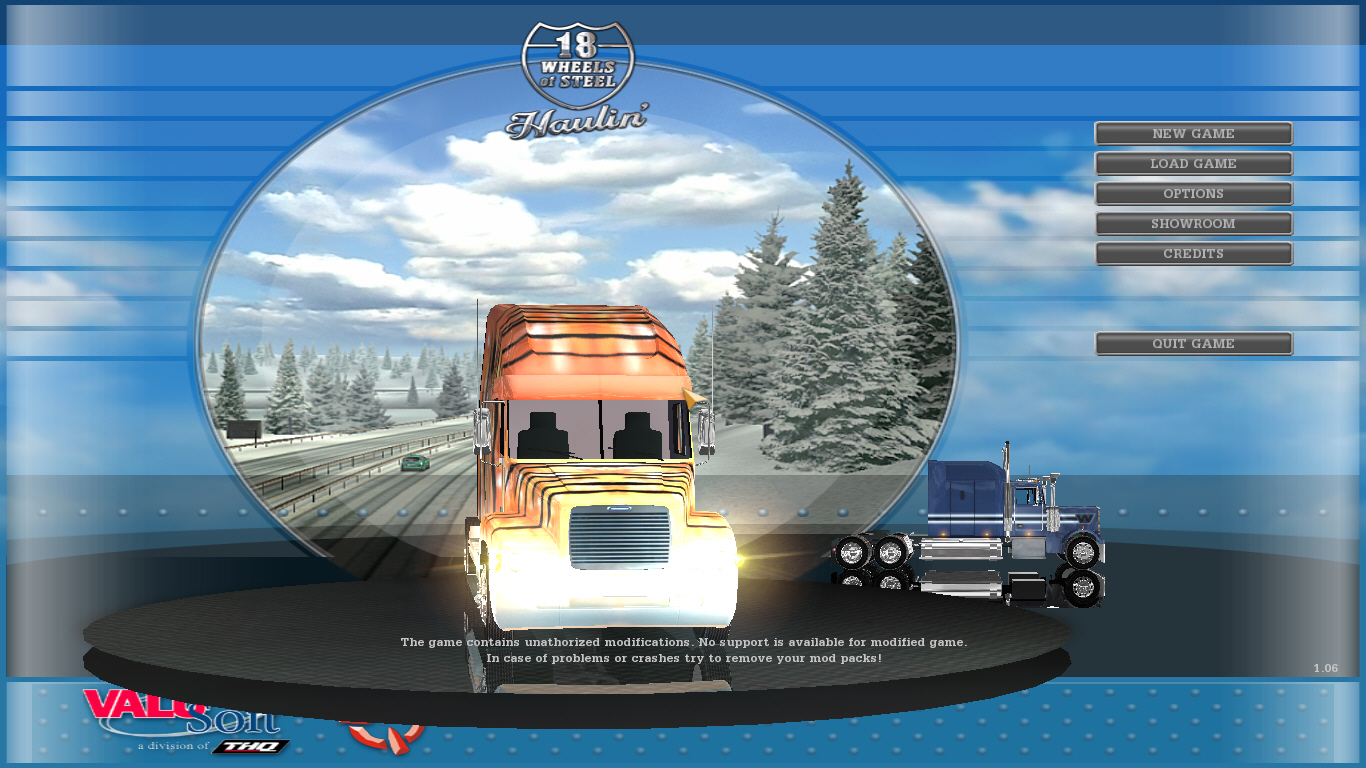Enter the truck Showroom
Screen dimensions: 1366x768
point(1193,224)
